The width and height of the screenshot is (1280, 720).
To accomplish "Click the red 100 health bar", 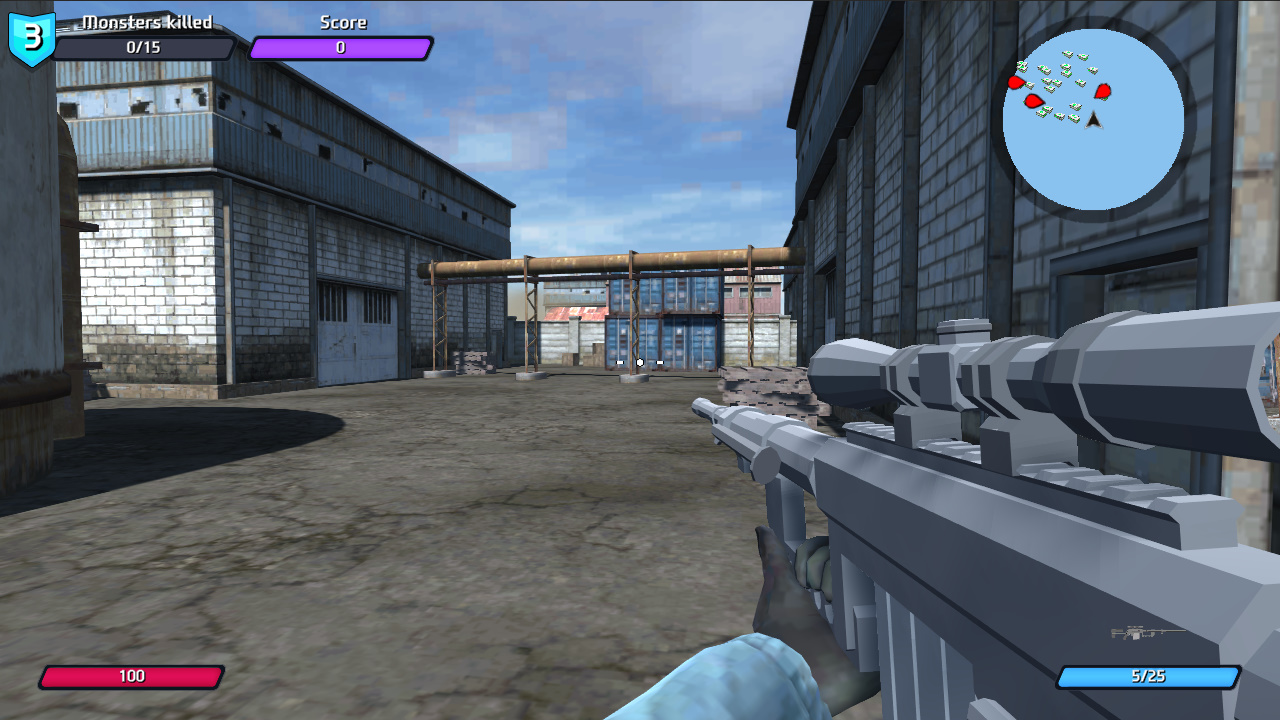I will pos(134,676).
